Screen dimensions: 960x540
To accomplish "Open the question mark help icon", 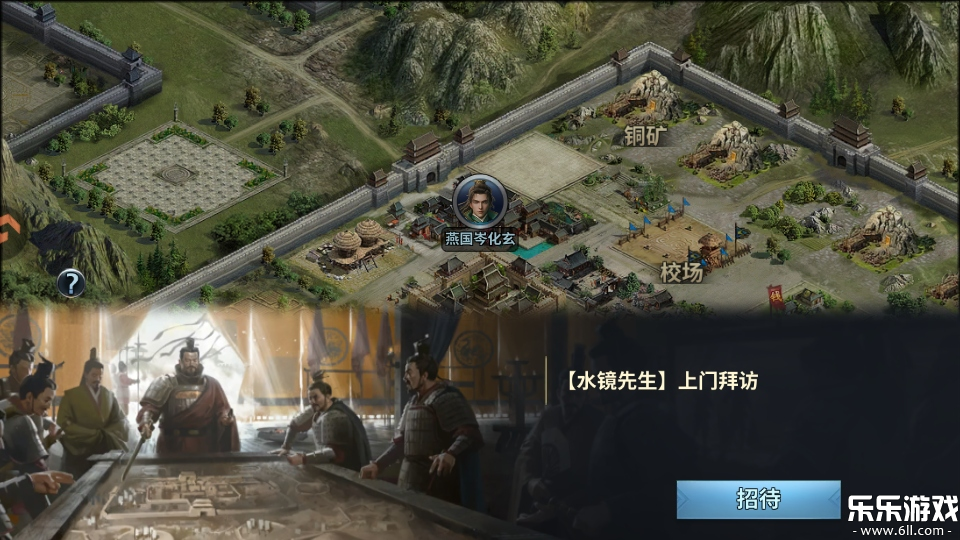I will [x=69, y=283].
